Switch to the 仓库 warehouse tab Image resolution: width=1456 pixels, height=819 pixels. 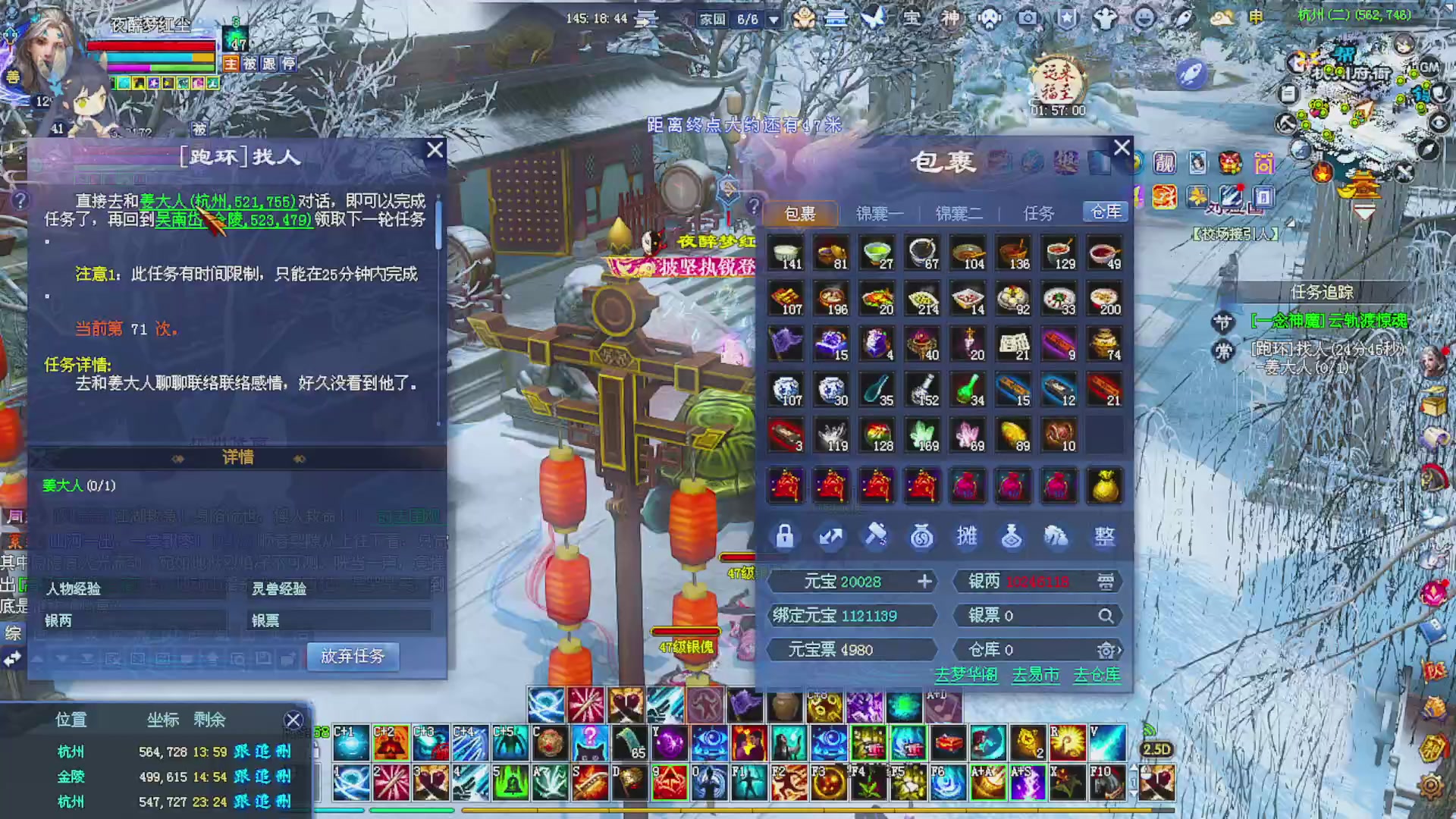tap(1104, 212)
